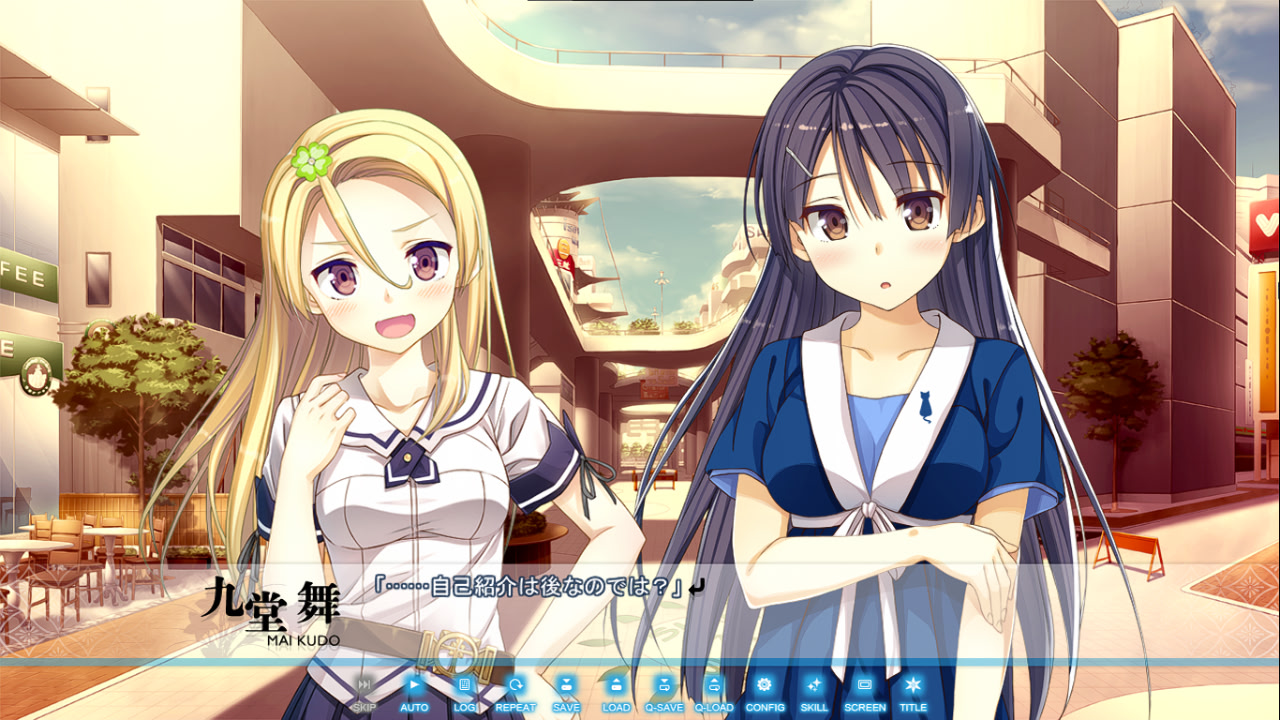Viewport: 1280px width, 720px height.
Task: Show the SKILL screen
Action: coord(814,692)
